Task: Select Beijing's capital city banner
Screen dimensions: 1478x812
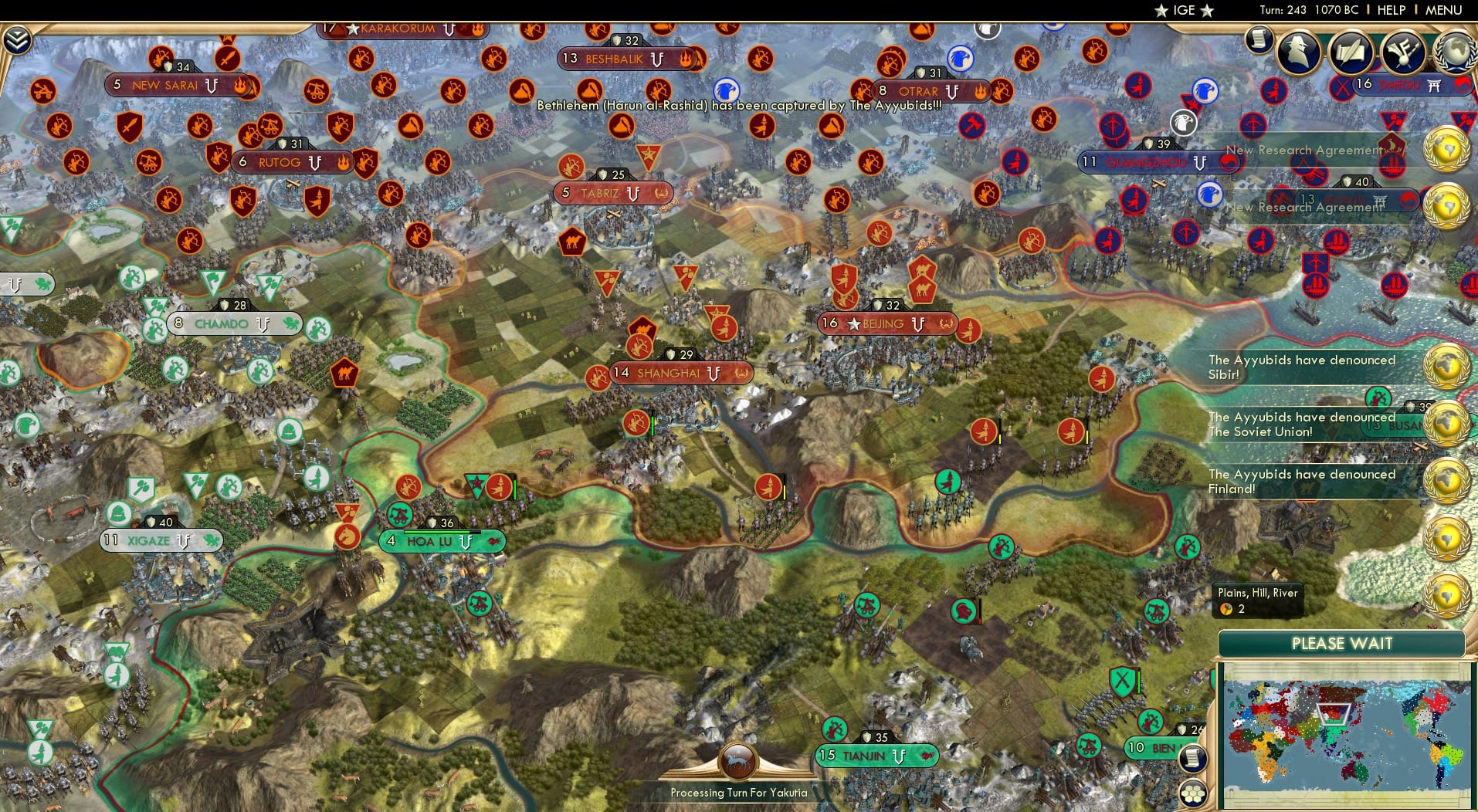Action: tap(885, 324)
